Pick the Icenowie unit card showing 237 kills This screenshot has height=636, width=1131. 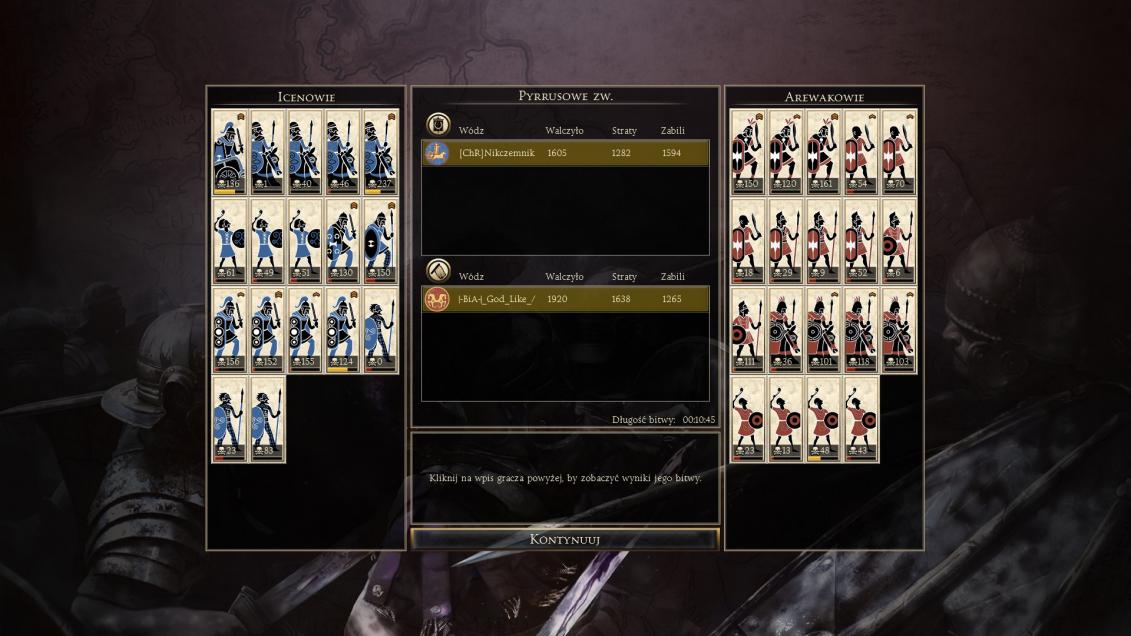[x=381, y=151]
